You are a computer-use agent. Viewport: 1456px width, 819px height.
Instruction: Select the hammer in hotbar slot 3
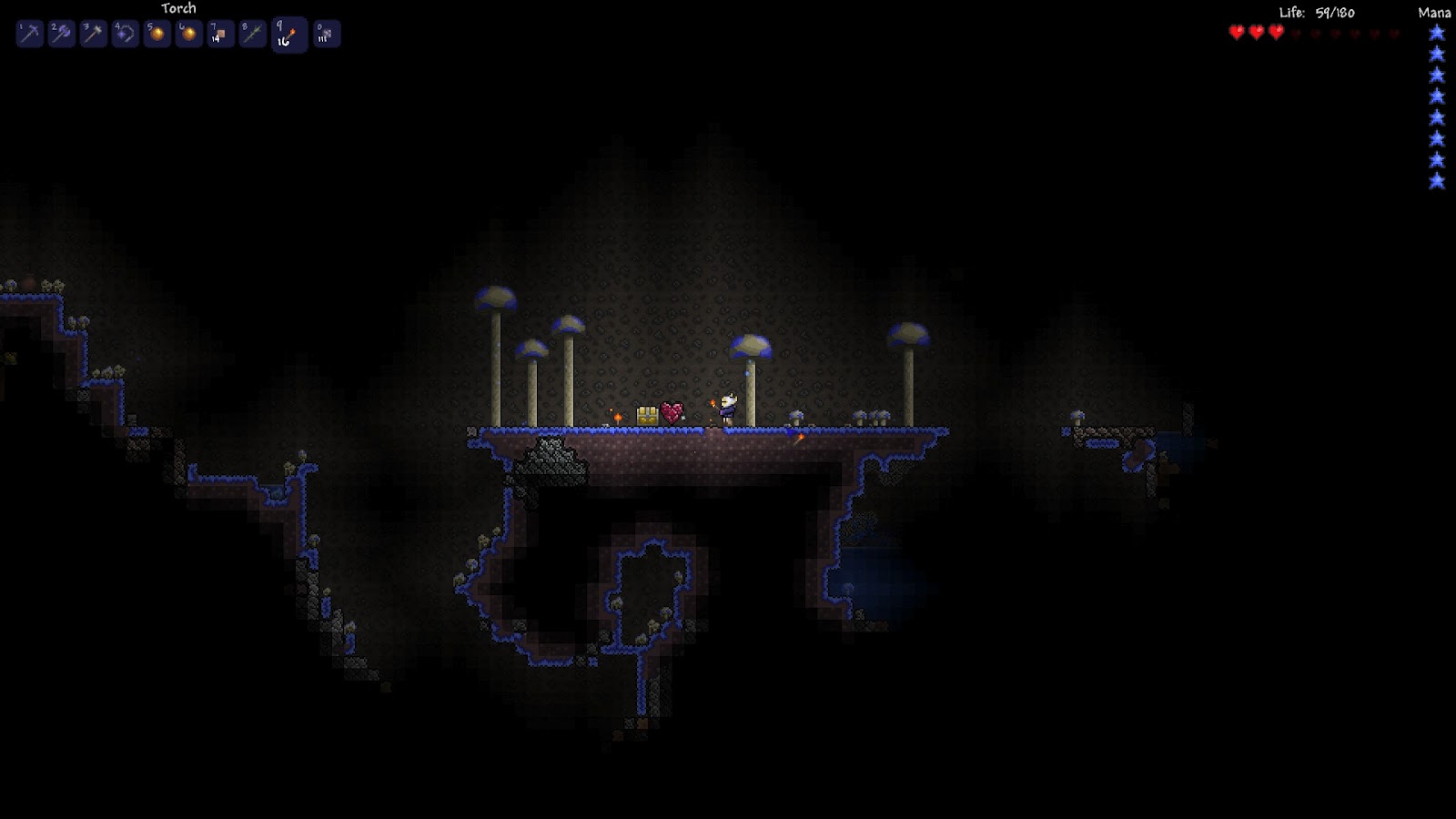point(94,34)
